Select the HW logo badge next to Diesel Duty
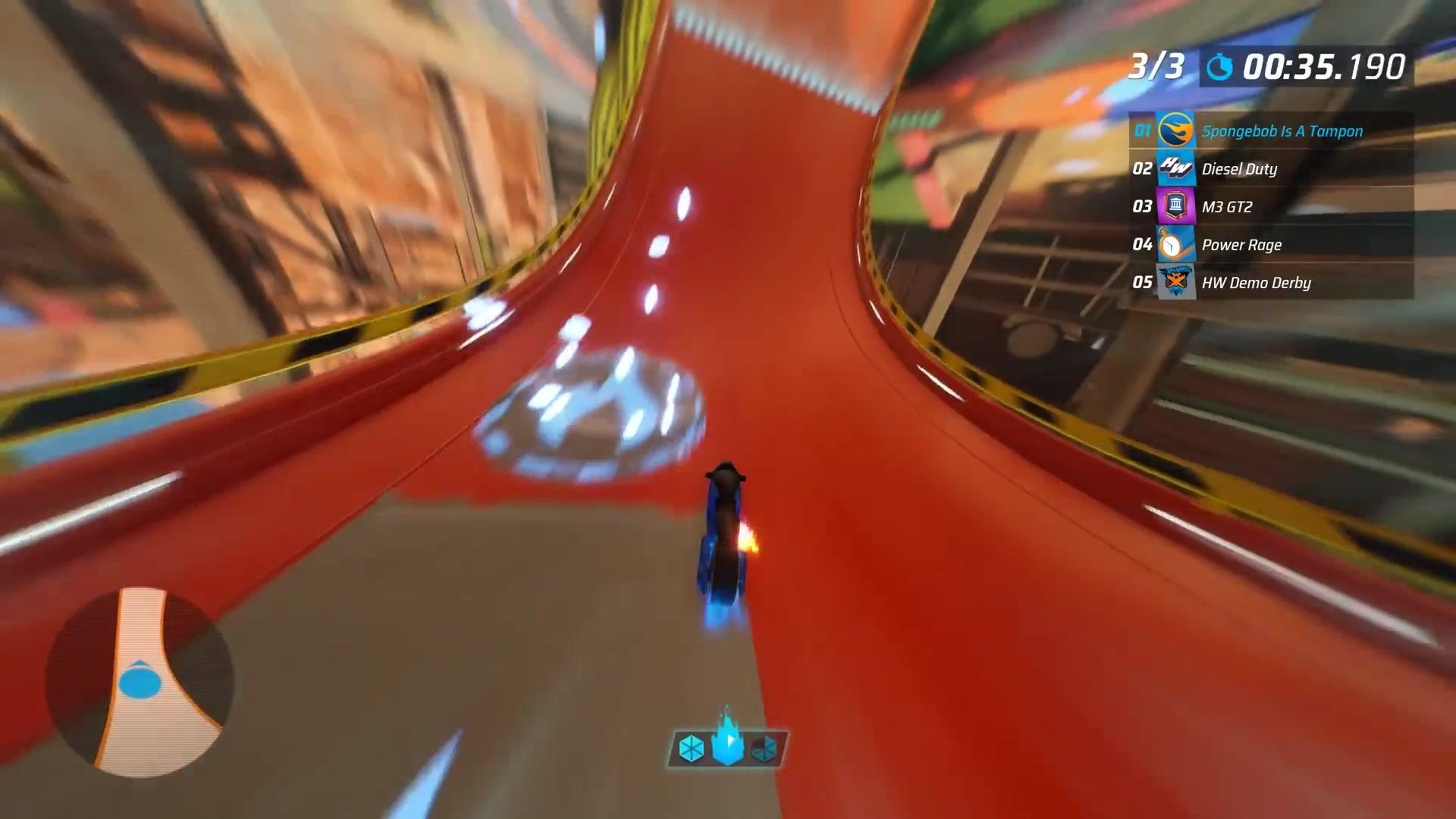Viewport: 1456px width, 819px height. coord(1175,168)
